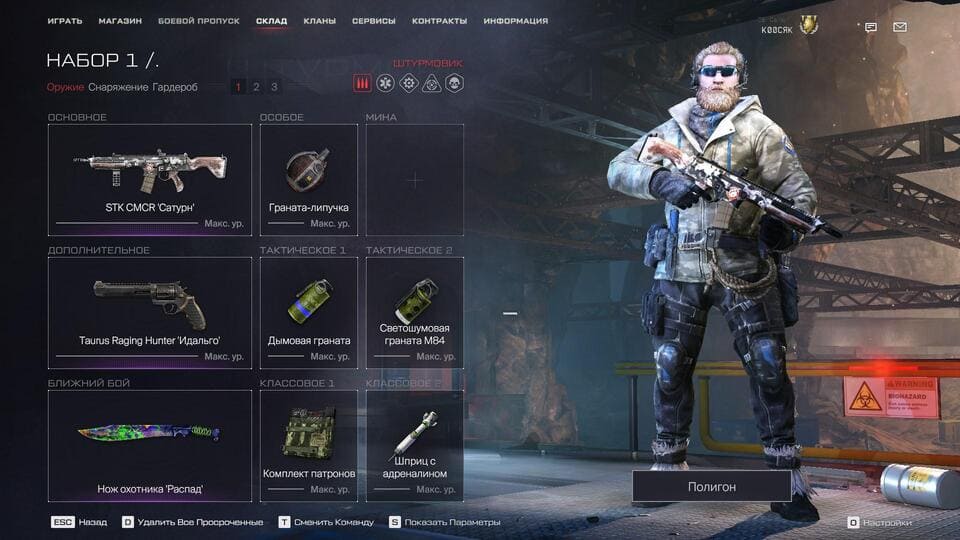Select the Шприц с адреналином slot
Viewport: 960px width, 540px height.
(x=415, y=445)
